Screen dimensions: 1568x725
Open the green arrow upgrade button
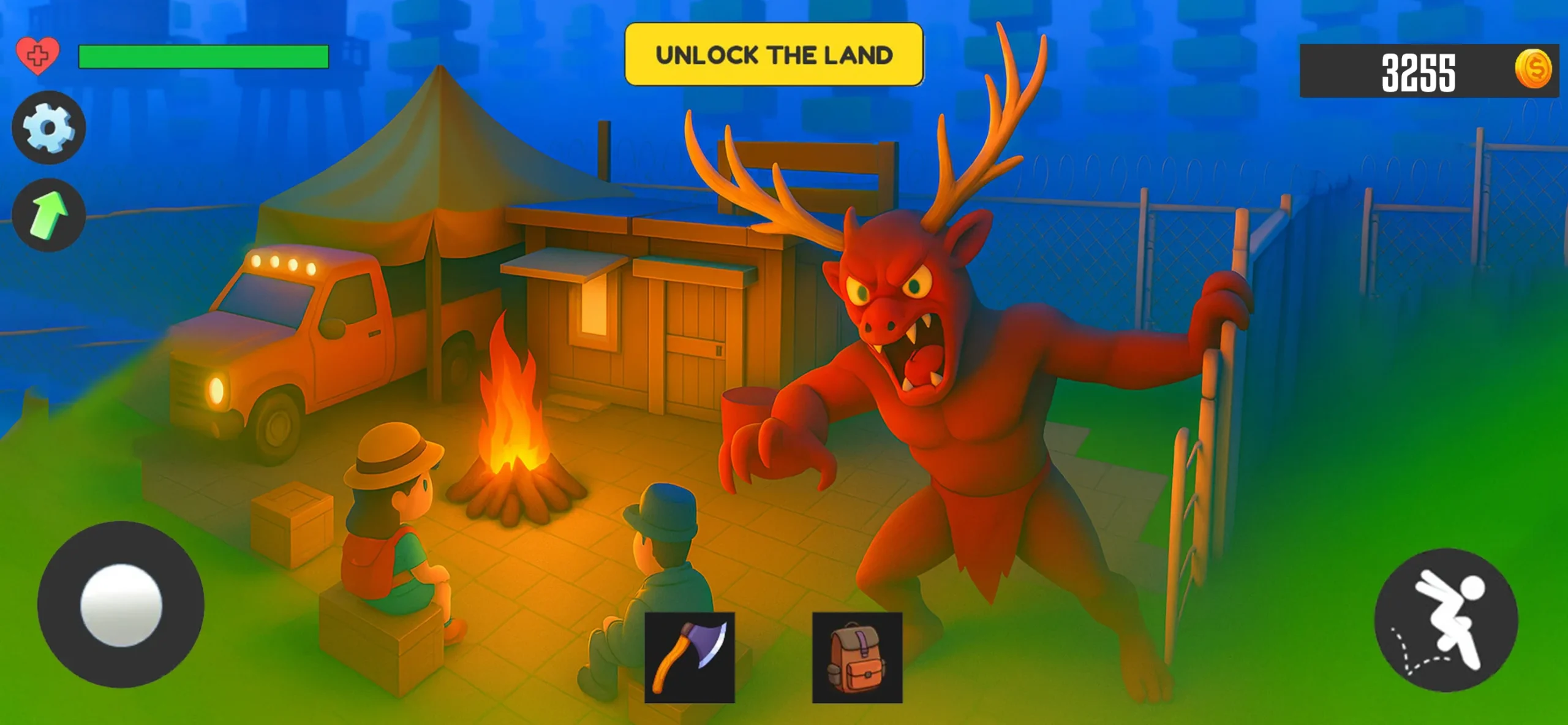point(48,214)
